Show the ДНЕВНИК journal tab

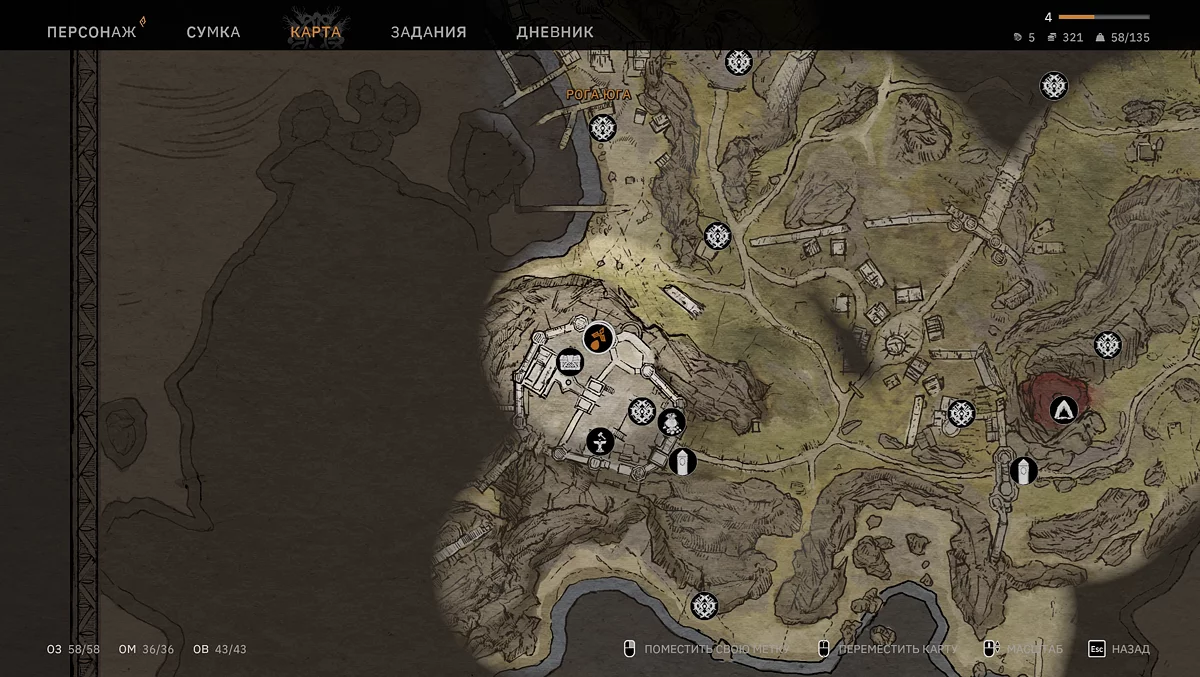[554, 32]
